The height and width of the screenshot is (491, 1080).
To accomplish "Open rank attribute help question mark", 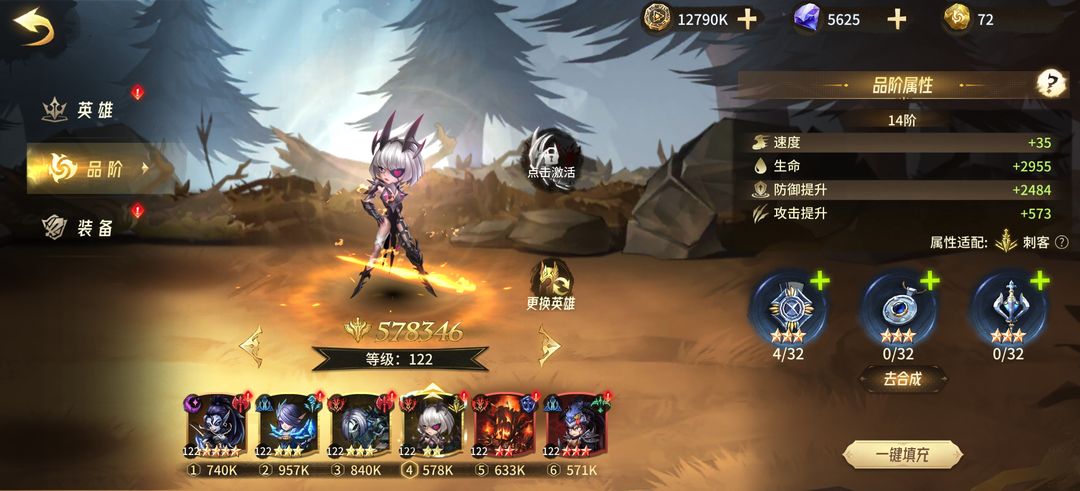I will coord(1051,84).
